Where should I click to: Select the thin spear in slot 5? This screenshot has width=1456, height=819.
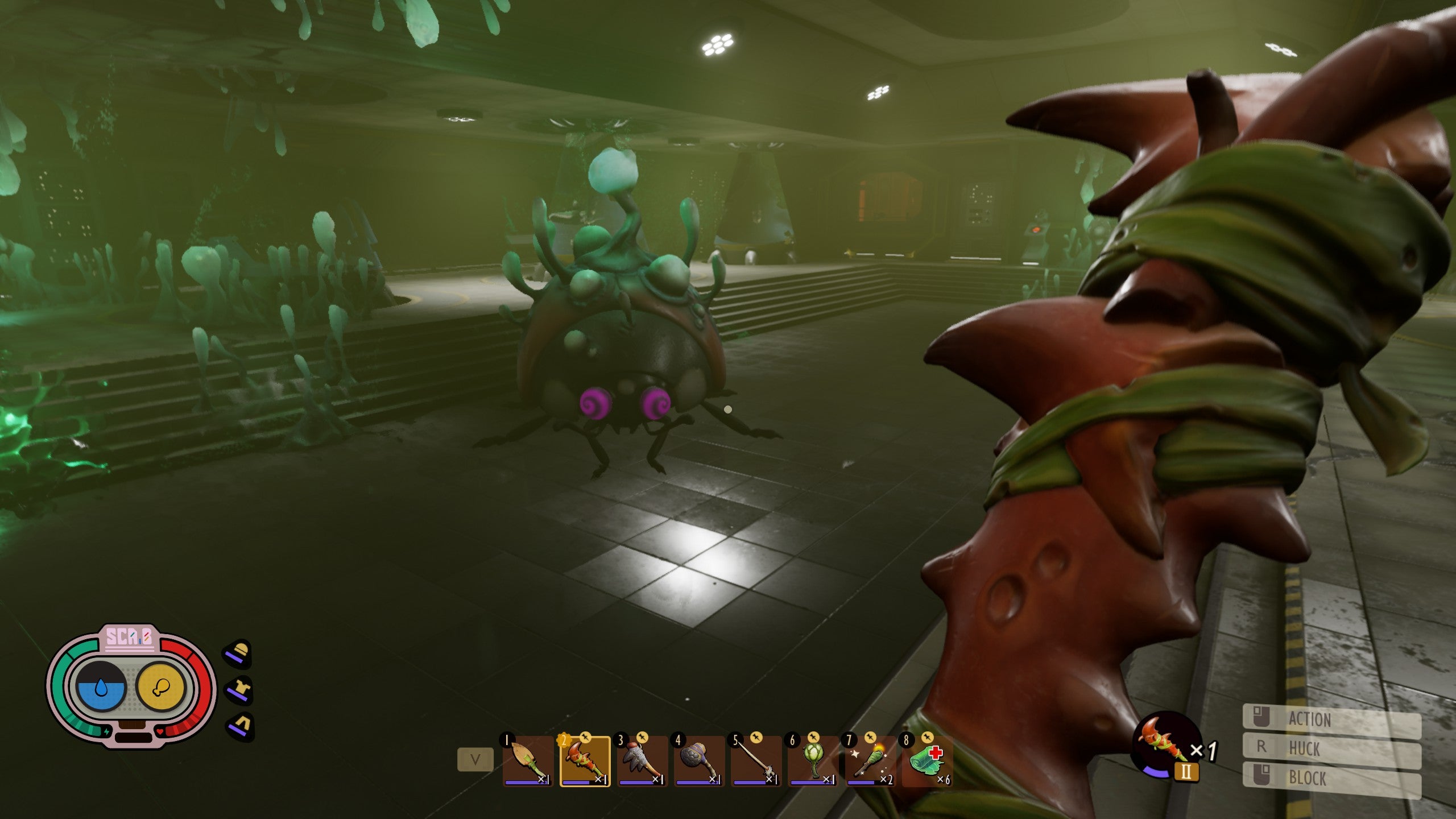(756, 761)
